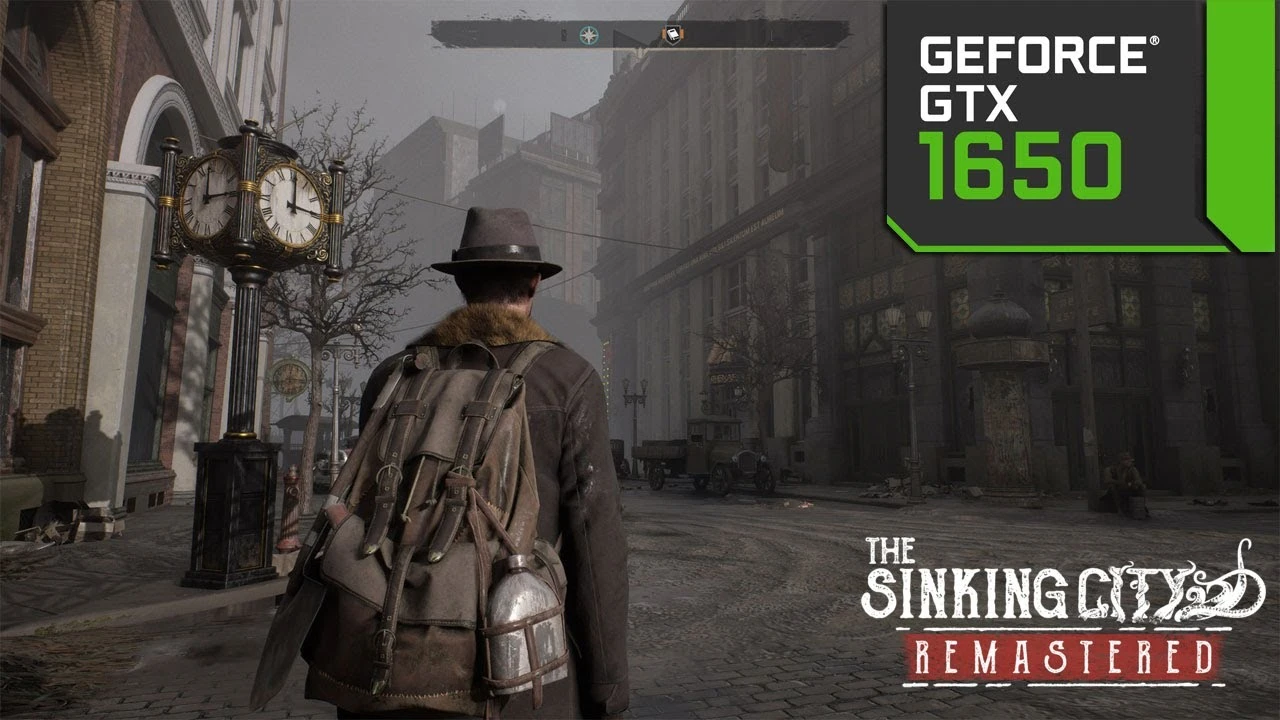
Task: Toggle the quest tracker marker on the navigation bar
Action: click(673, 35)
